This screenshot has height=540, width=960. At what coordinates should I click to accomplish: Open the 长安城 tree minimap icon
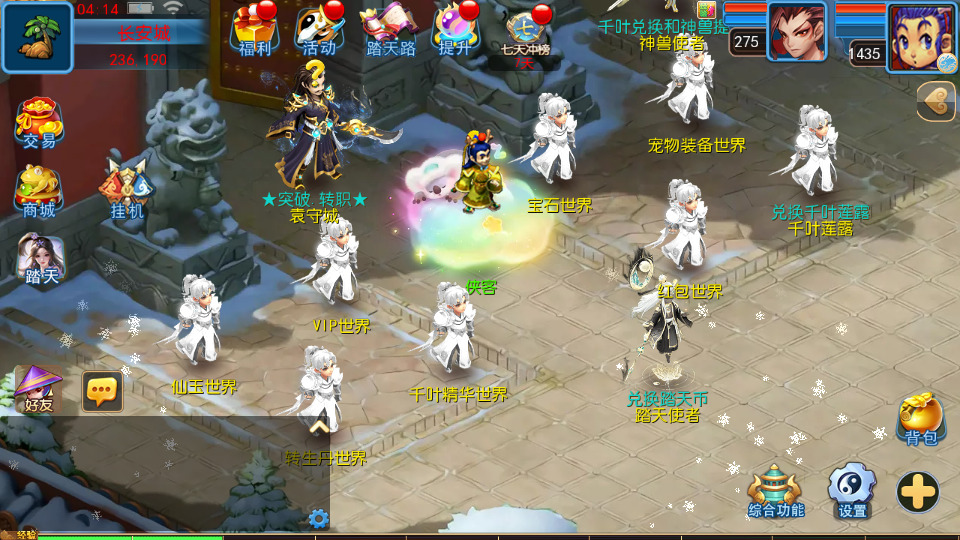[x=37, y=37]
